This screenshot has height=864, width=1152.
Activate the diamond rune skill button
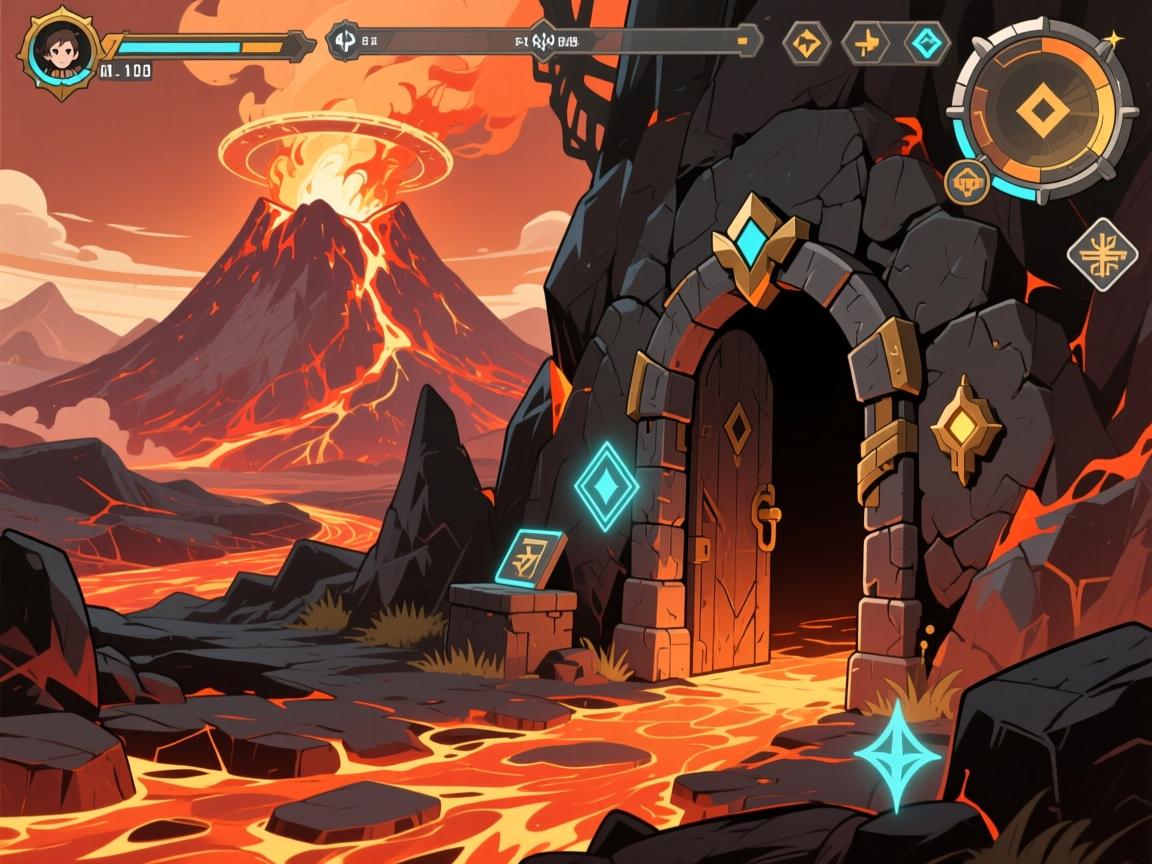1103,254
